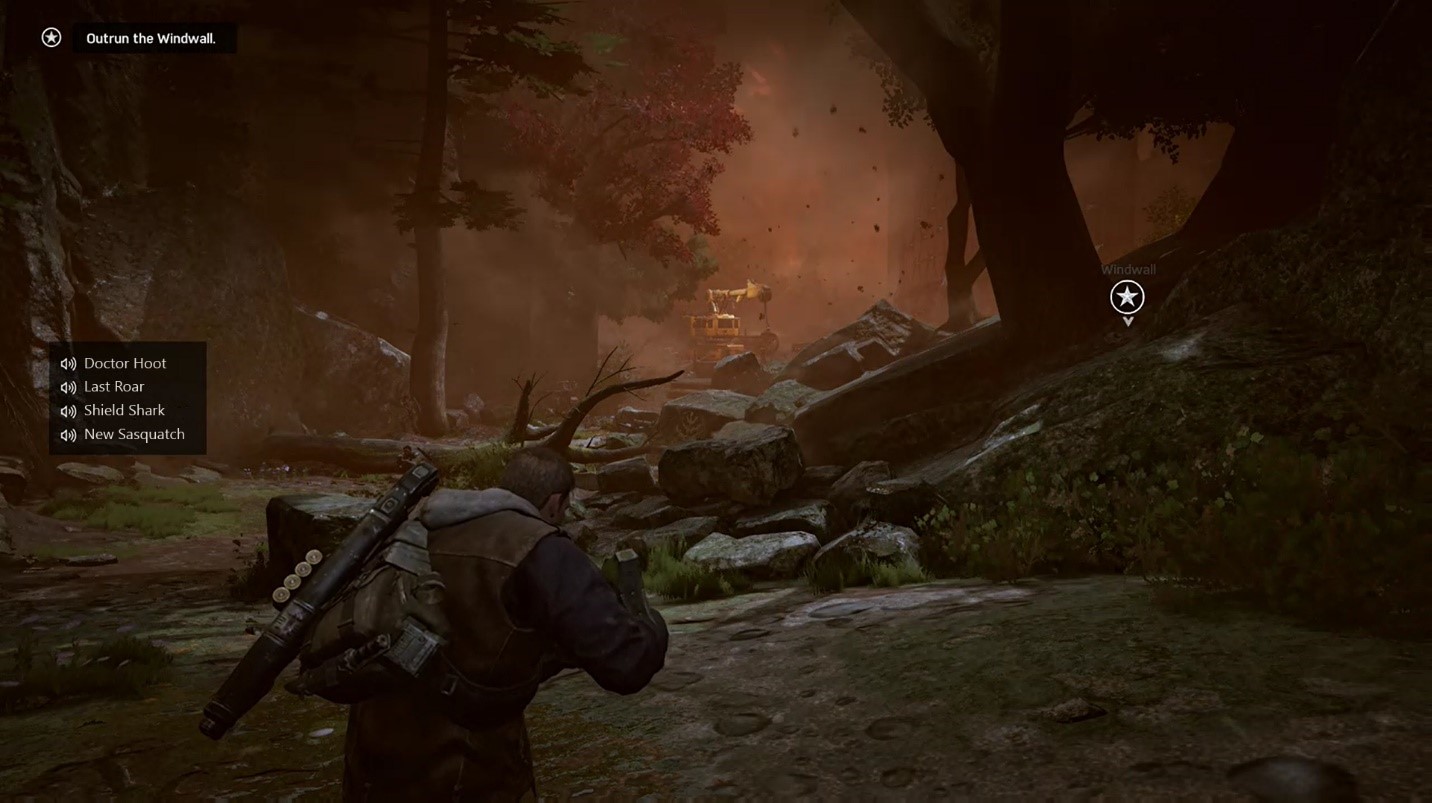Click the speaker icon next to New Sasquatch
1432x803 pixels.
[x=67, y=434]
